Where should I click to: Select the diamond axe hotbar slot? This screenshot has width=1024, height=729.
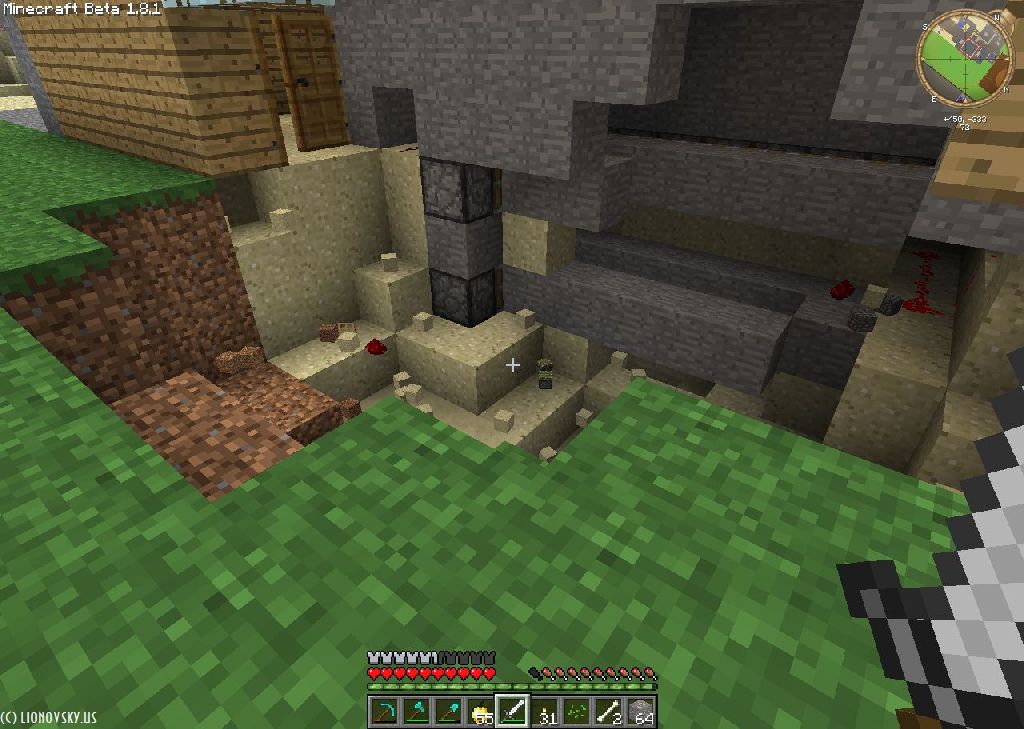(x=417, y=711)
